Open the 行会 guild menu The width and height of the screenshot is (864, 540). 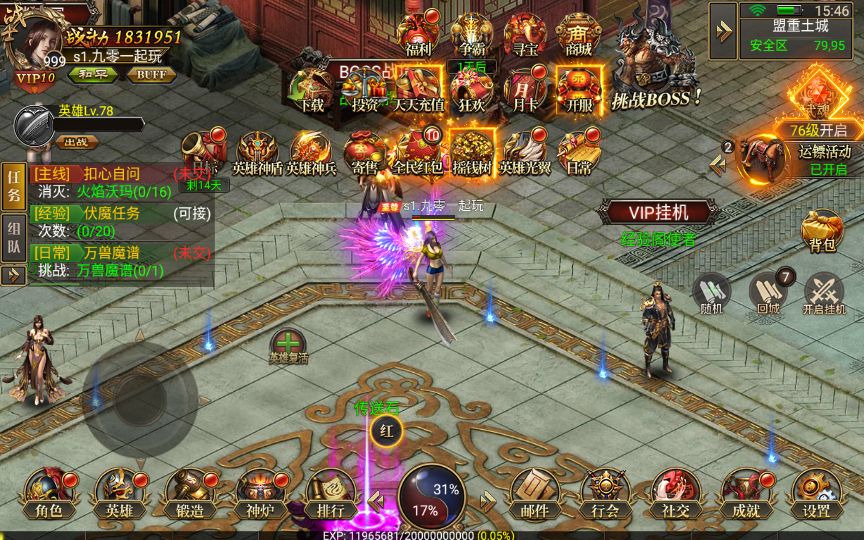(605, 492)
